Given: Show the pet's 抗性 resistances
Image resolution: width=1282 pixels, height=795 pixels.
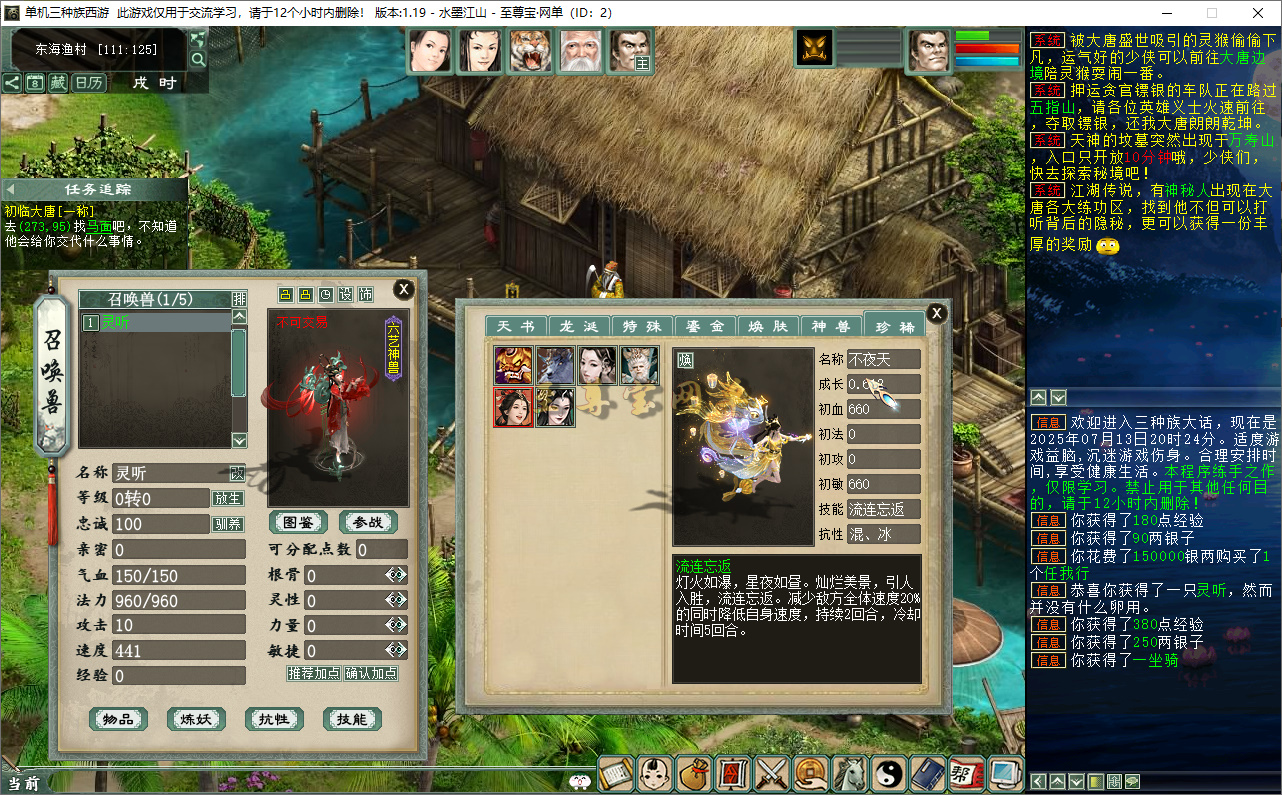Looking at the screenshot, I should click(274, 719).
